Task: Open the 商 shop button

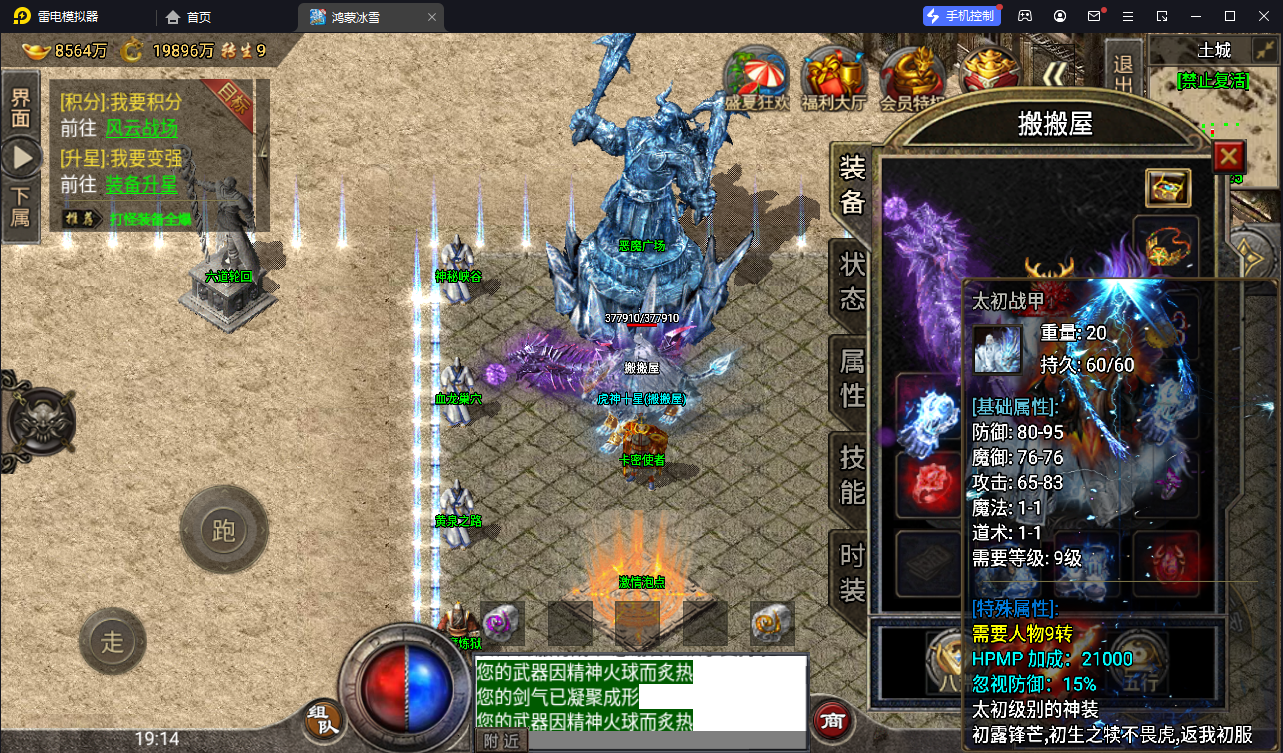Action: [x=831, y=719]
